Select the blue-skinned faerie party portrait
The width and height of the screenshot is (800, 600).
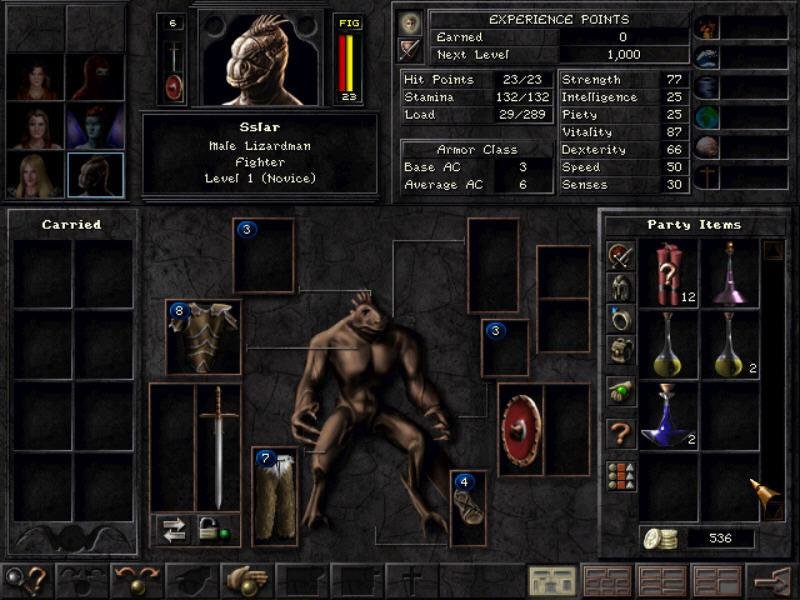pos(96,127)
